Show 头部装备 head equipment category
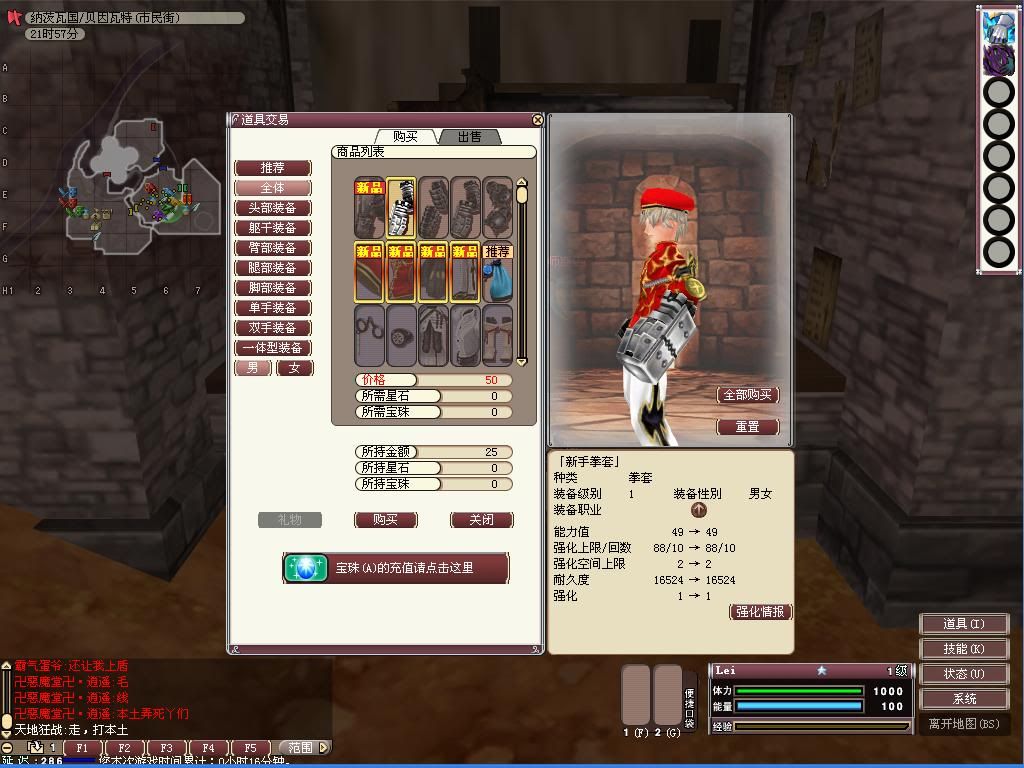 [272, 208]
